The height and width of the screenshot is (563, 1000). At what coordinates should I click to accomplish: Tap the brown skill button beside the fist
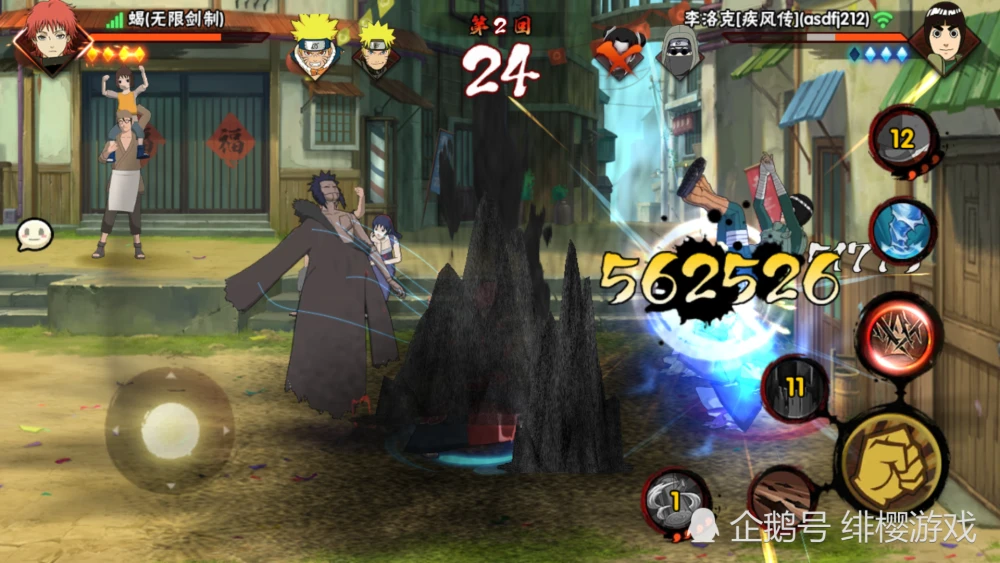[x=782, y=496]
